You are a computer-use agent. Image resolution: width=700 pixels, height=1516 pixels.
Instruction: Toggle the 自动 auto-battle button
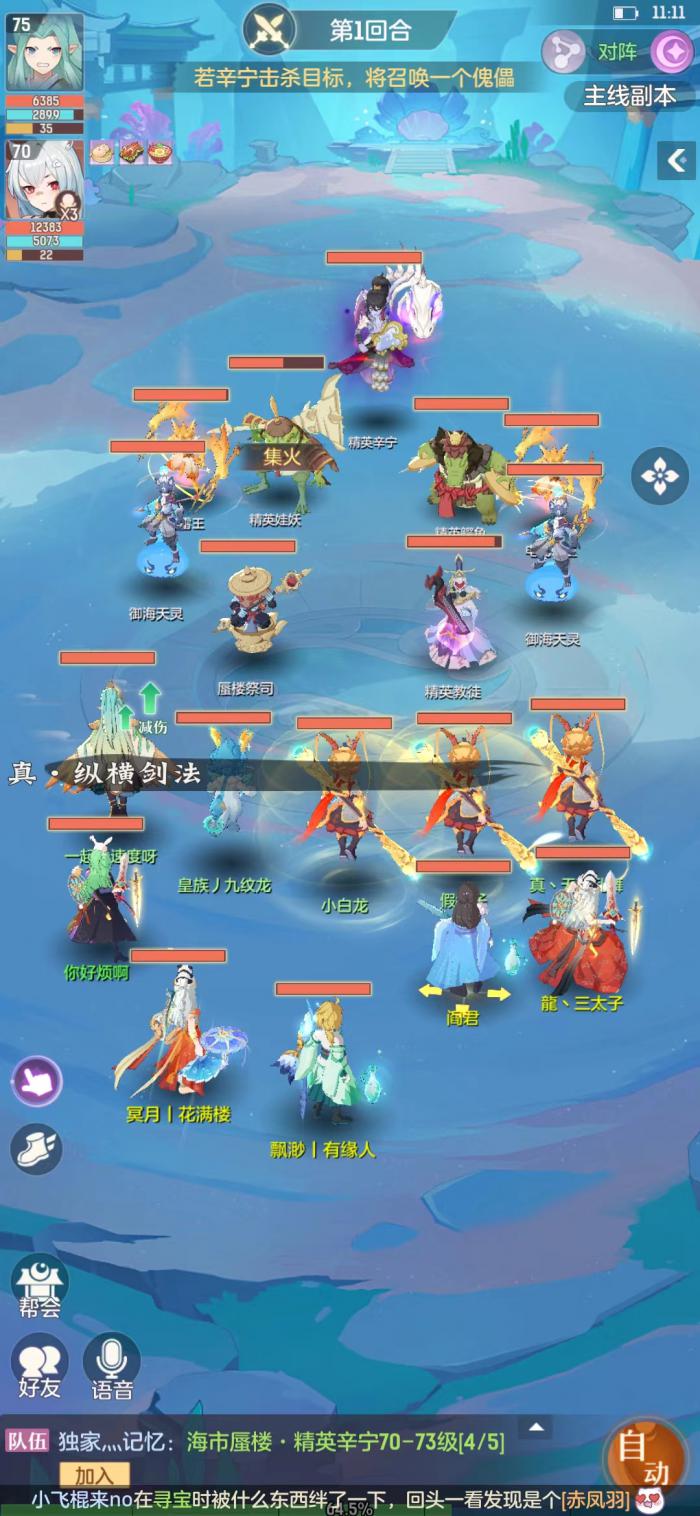(645, 1459)
